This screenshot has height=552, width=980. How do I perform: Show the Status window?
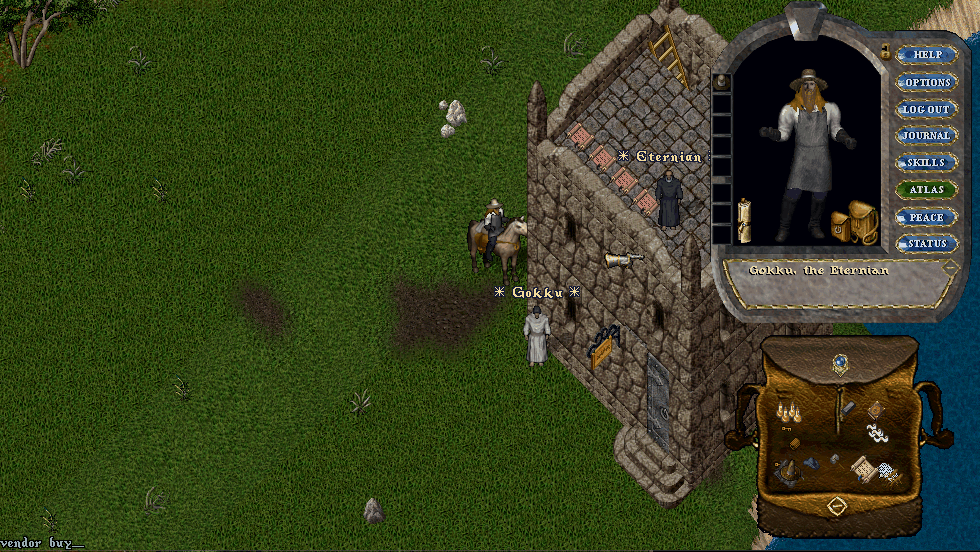coord(927,244)
